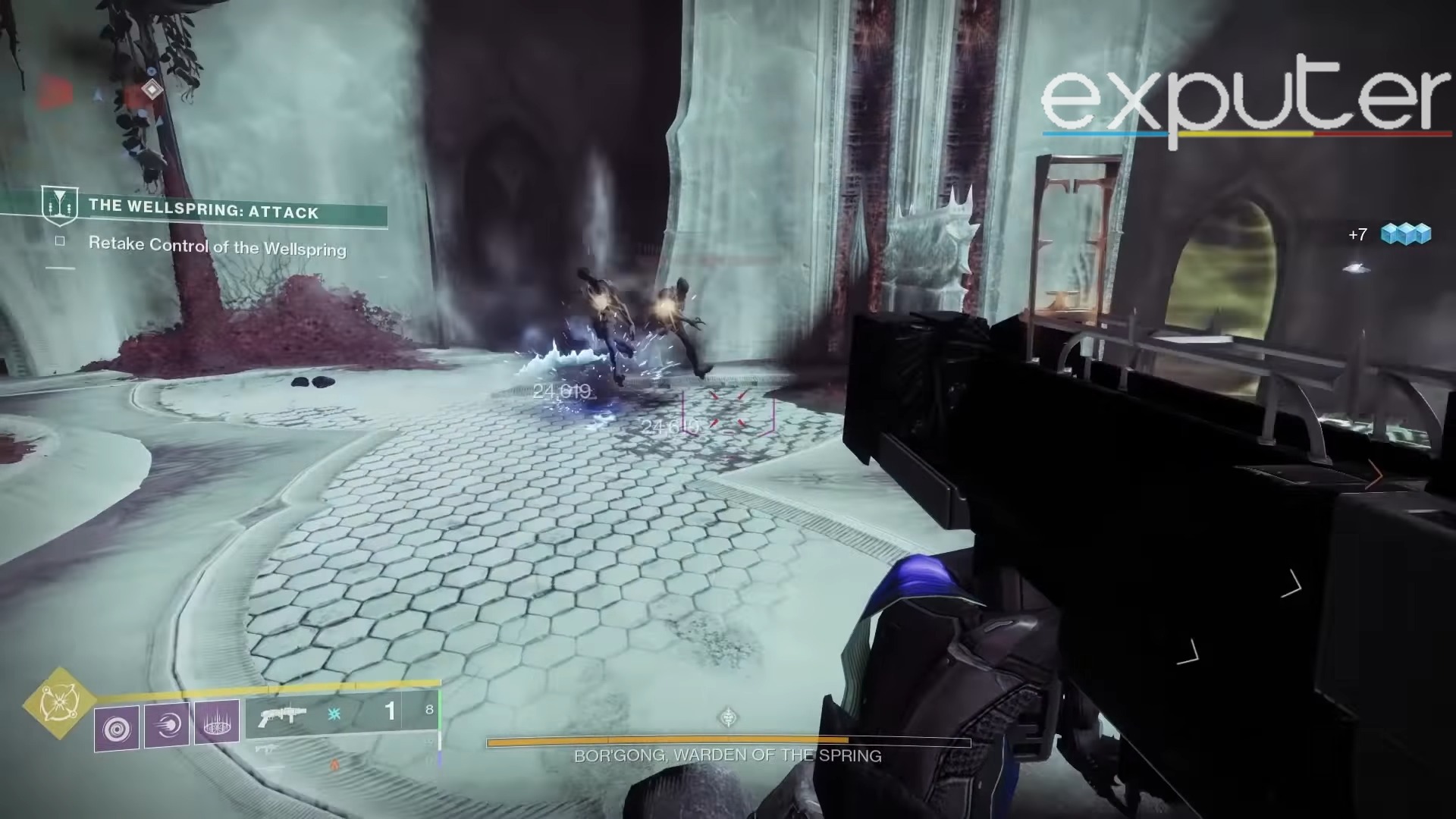This screenshot has height=819, width=1456.
Task: Click the exputer logo watermark
Action: (x=1244, y=99)
